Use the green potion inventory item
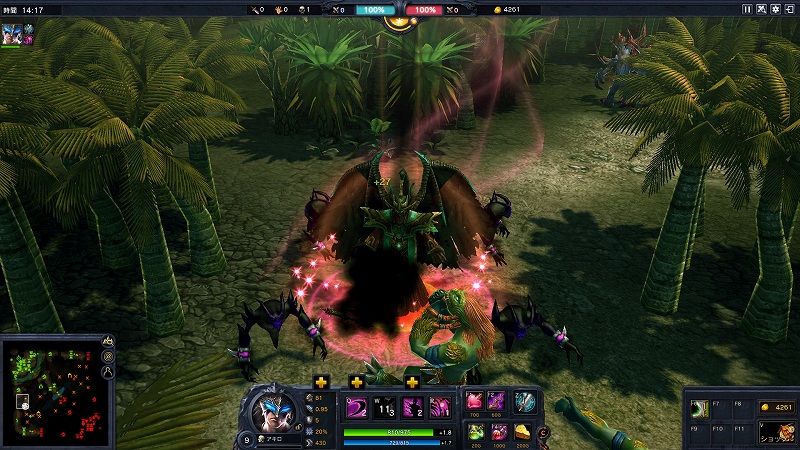Image resolution: width=800 pixels, height=450 pixels. click(474, 431)
